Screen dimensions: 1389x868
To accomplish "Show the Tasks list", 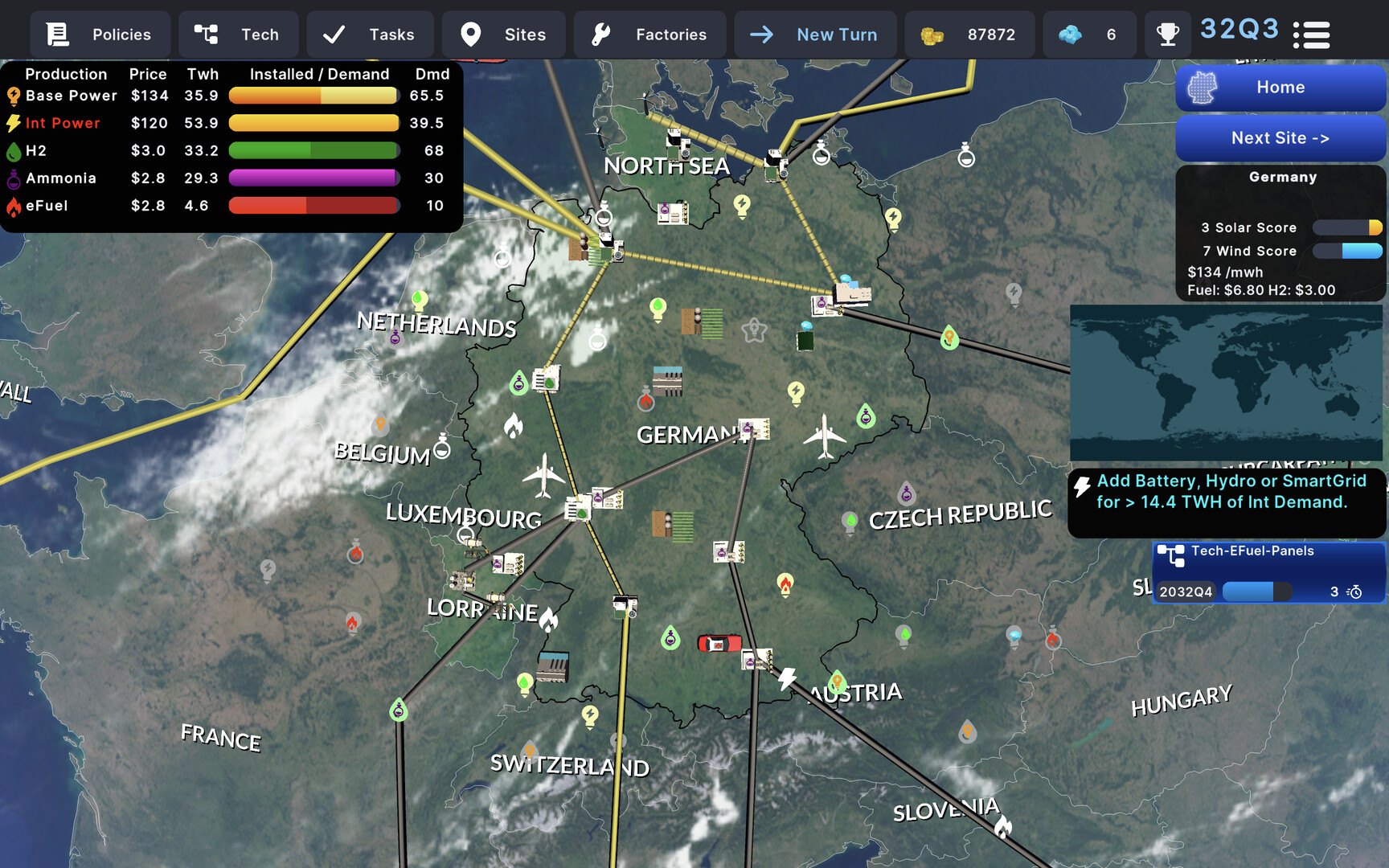I will click(x=370, y=35).
